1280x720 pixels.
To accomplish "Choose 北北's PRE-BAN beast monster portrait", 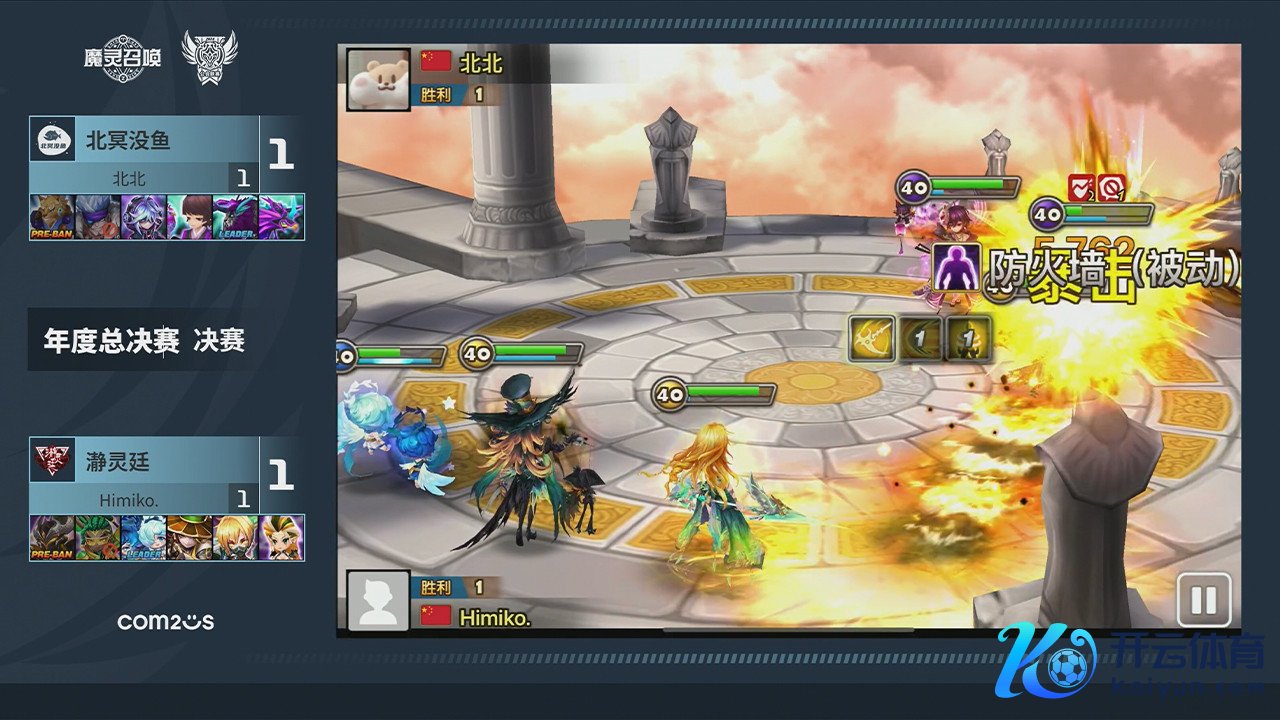I will [52, 217].
